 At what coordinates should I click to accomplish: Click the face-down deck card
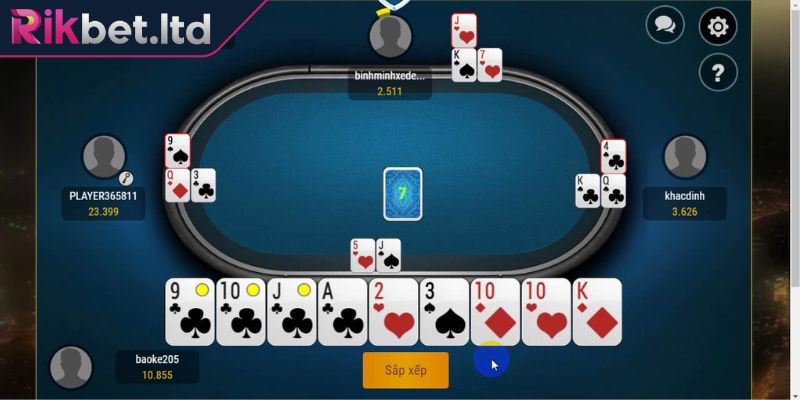[402, 193]
